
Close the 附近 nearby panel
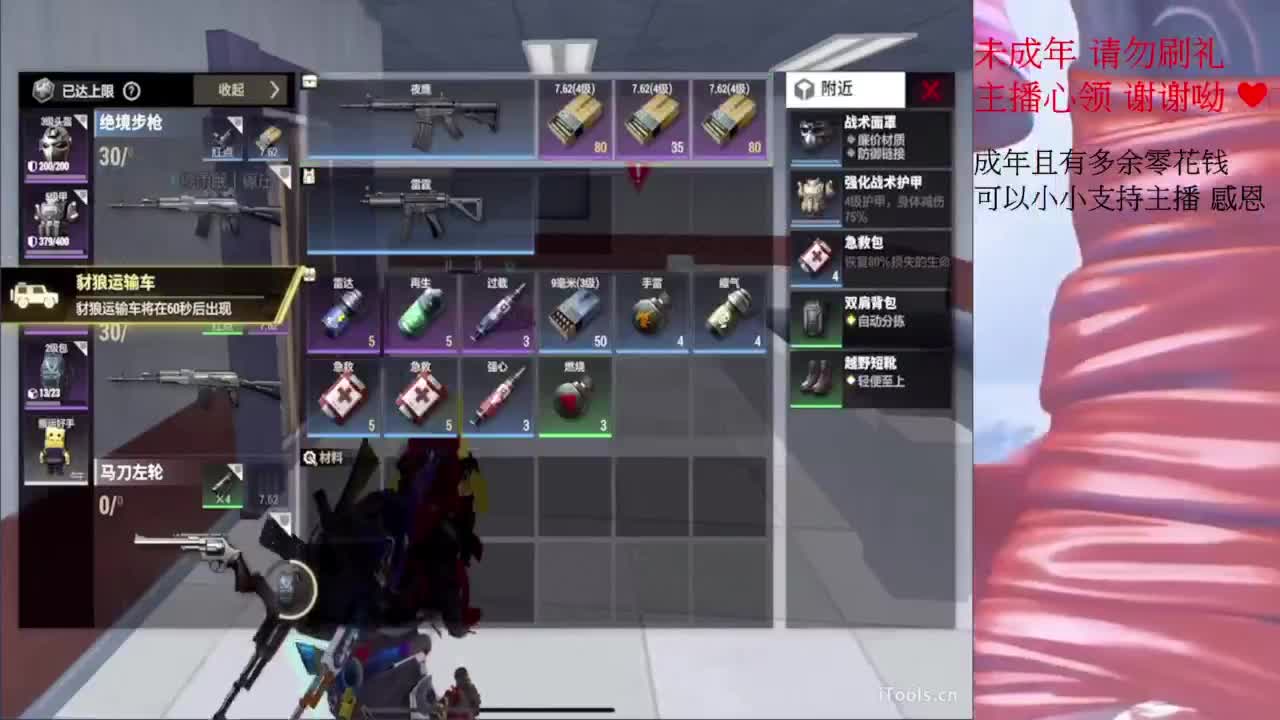[x=928, y=89]
